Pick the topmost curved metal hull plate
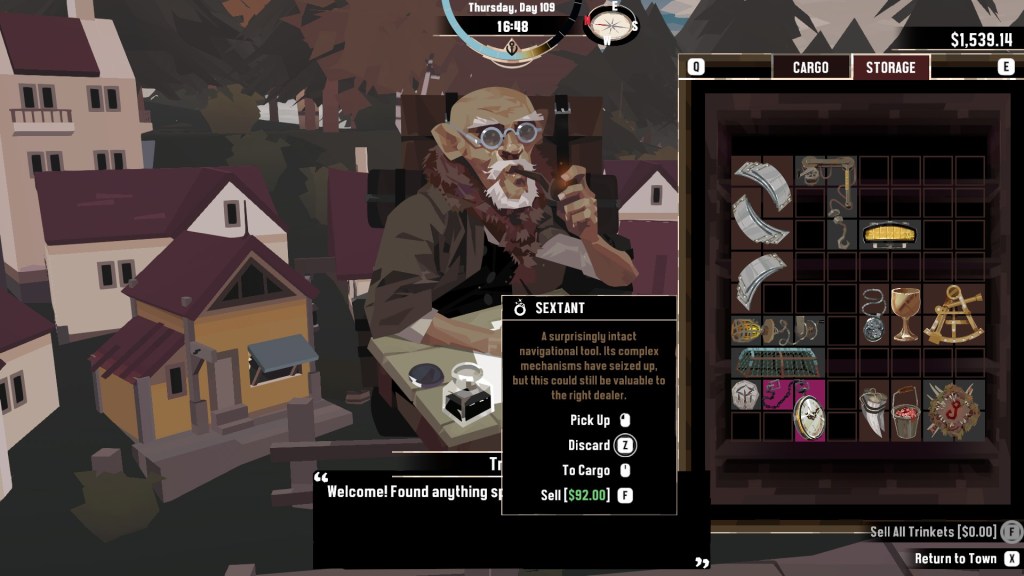The width and height of the screenshot is (1024, 576). pos(760,185)
